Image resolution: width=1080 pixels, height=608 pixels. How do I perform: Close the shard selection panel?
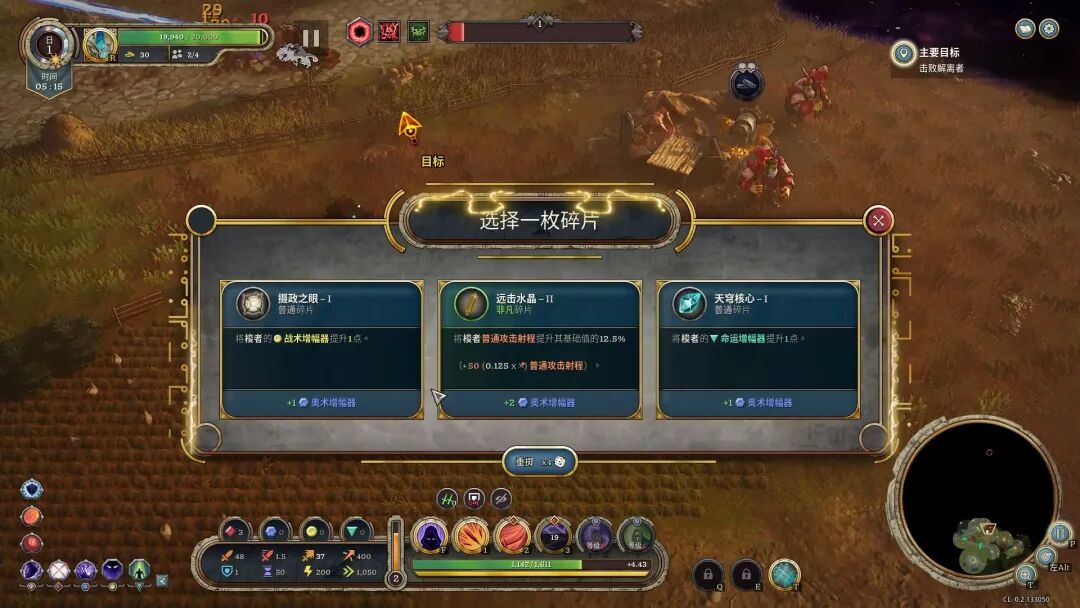(x=878, y=220)
